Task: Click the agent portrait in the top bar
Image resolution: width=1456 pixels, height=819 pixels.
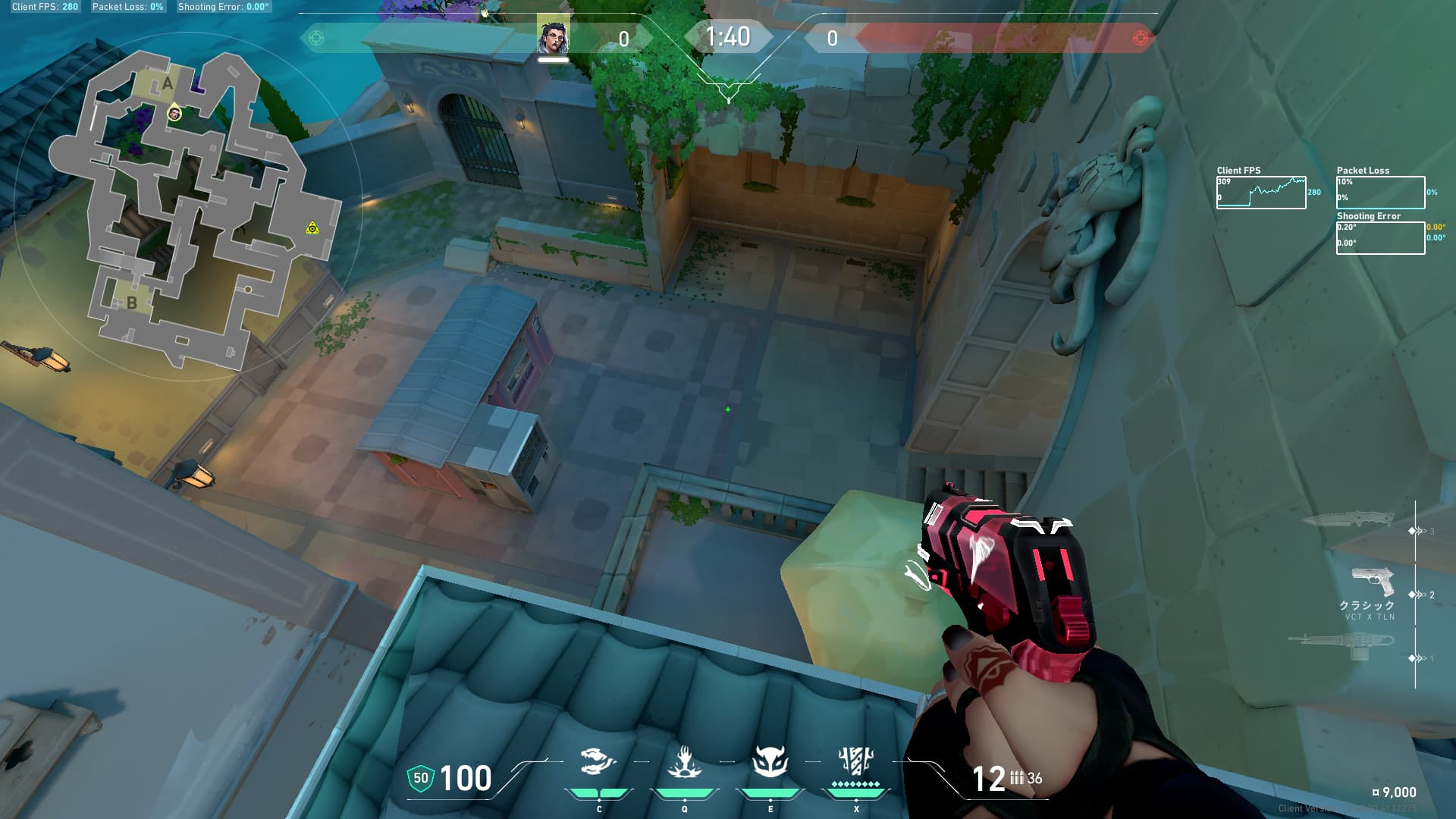Action: click(x=553, y=37)
